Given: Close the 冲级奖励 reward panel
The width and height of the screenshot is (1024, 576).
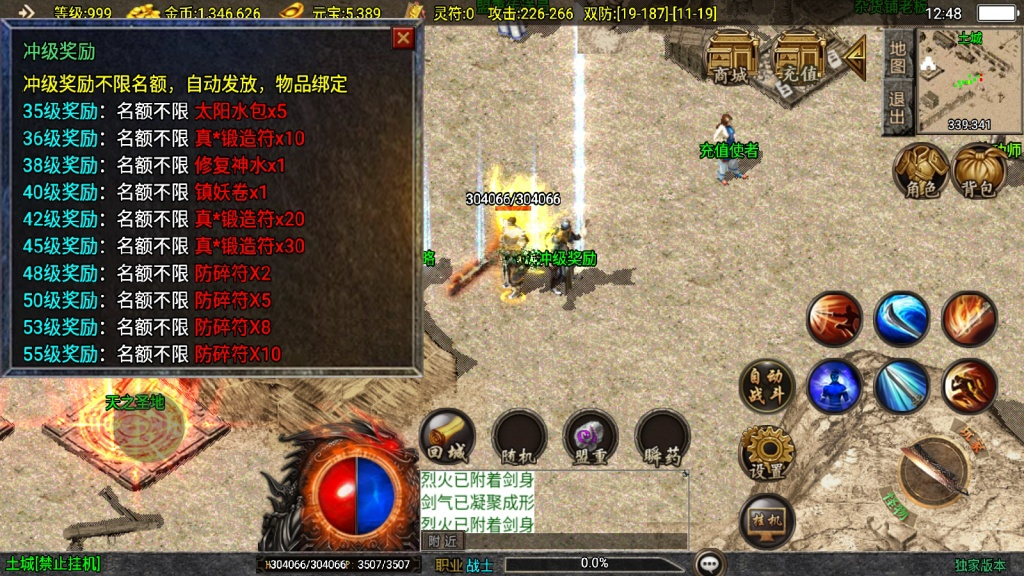Looking at the screenshot, I should 403,39.
